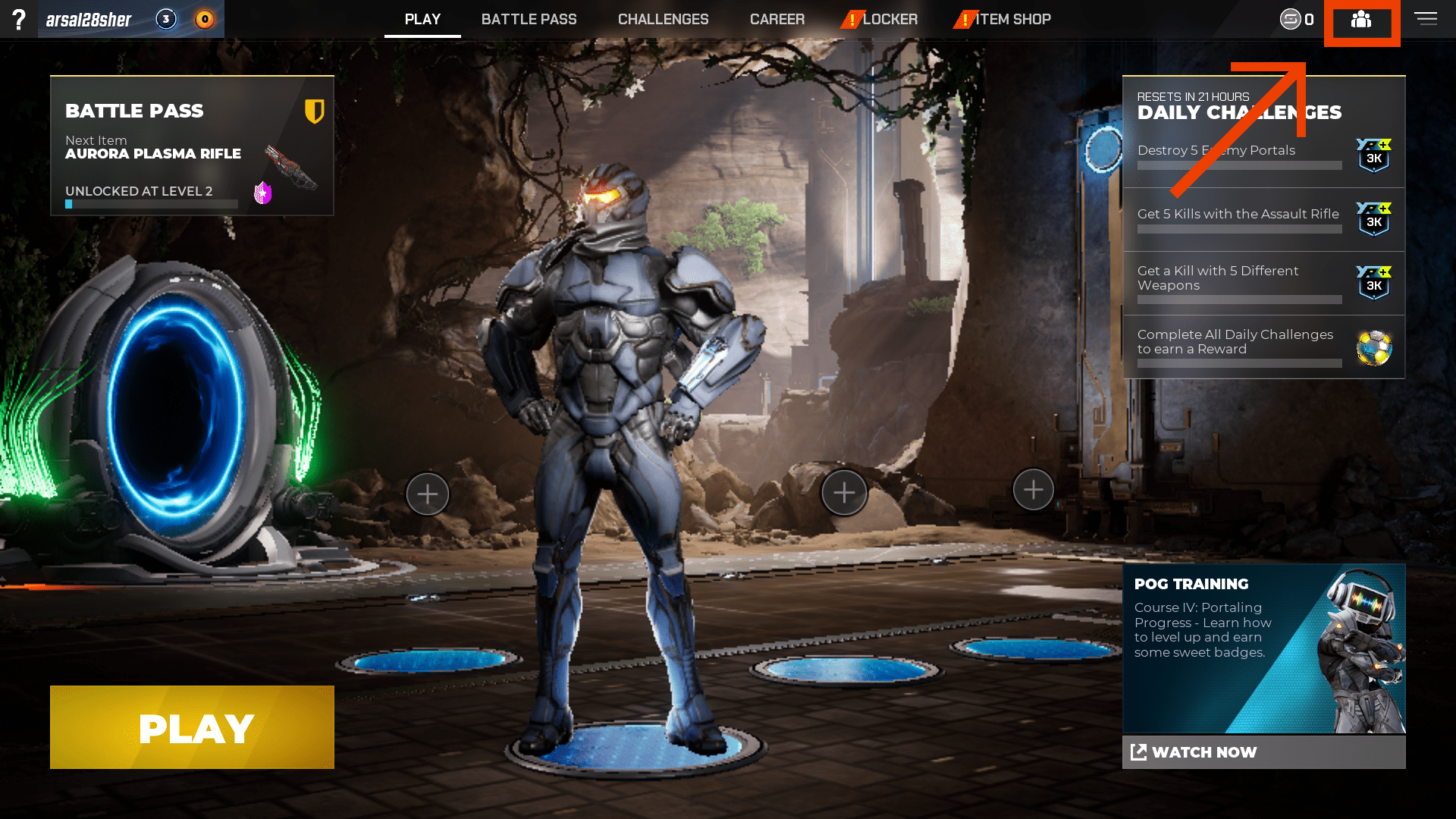Click the Locker alert warning icon
Image resolution: width=1456 pixels, height=819 pixels.
[x=851, y=19]
